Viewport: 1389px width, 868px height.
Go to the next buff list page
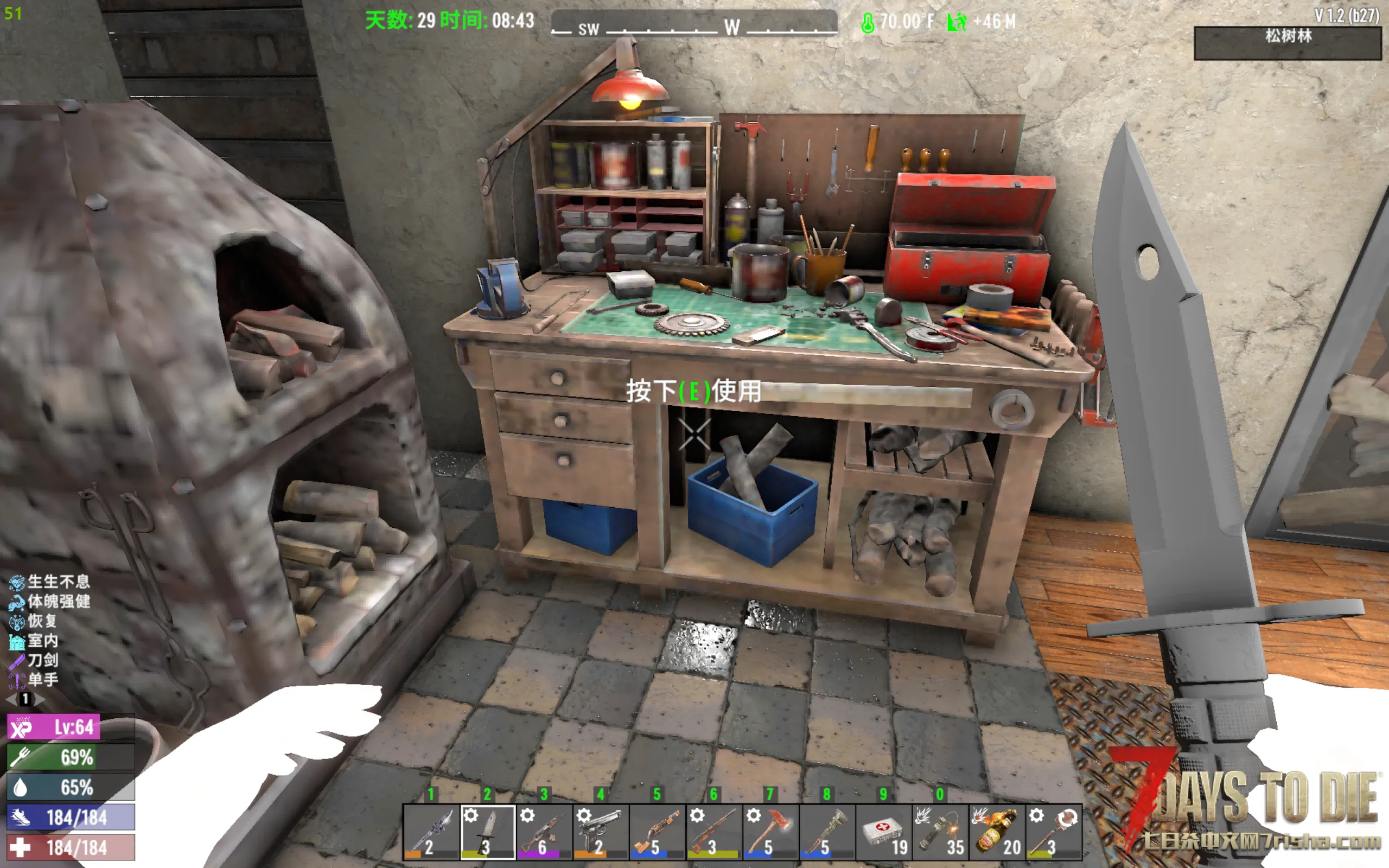coord(39,699)
